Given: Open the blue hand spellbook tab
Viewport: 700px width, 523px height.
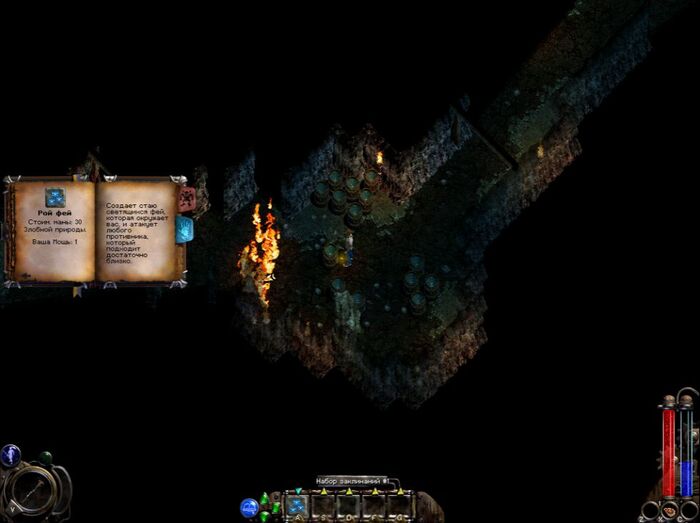Looking at the screenshot, I should click(x=185, y=229).
